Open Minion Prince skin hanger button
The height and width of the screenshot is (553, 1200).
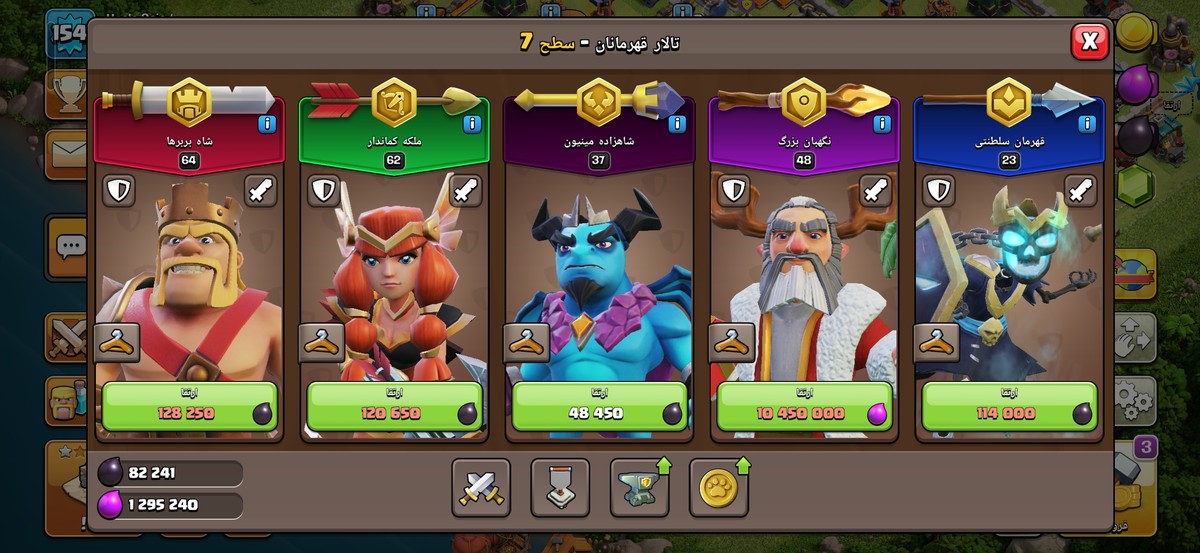527,342
